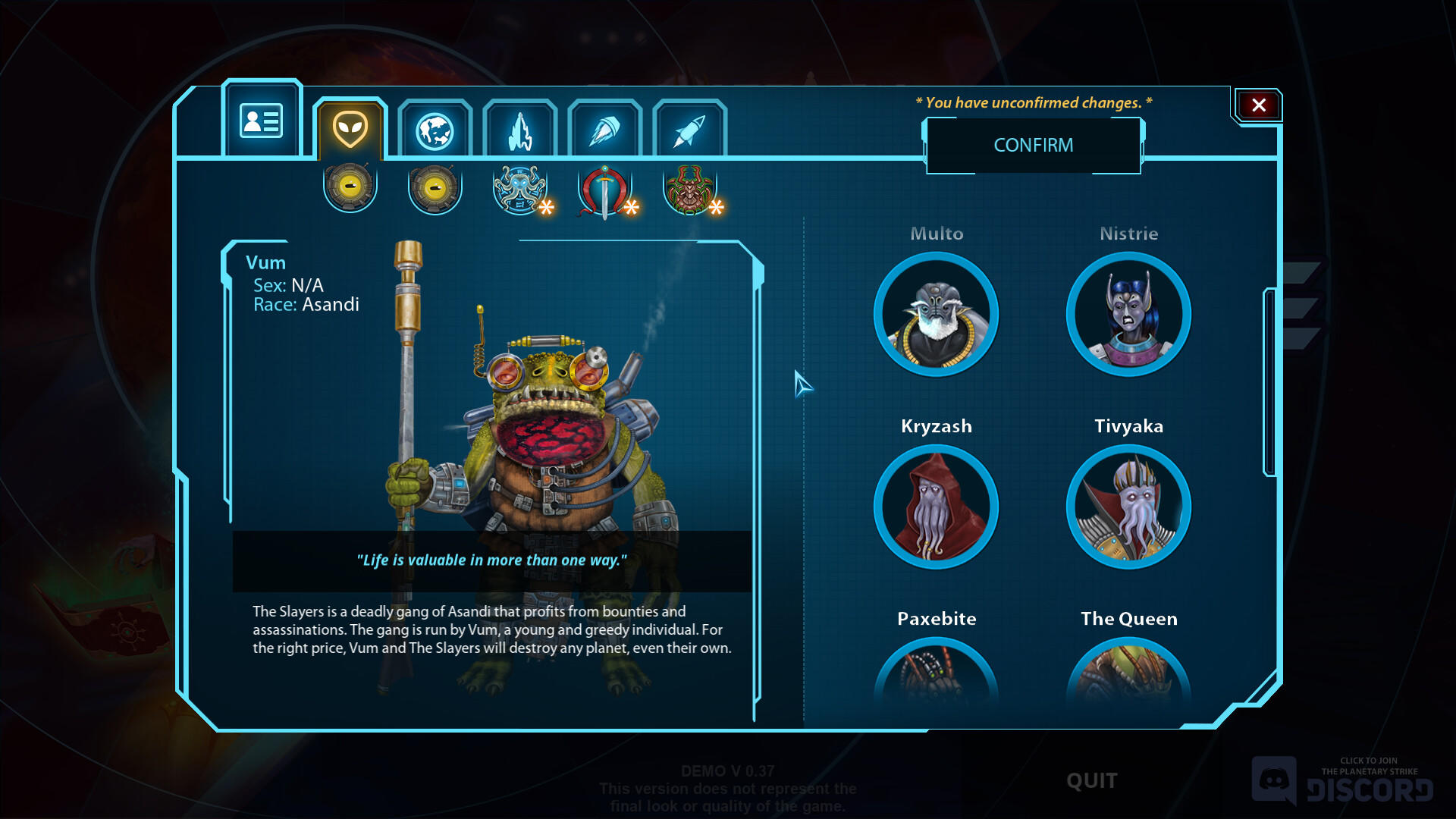The width and height of the screenshot is (1456, 819).
Task: Select Multo's portrait
Action: [937, 313]
